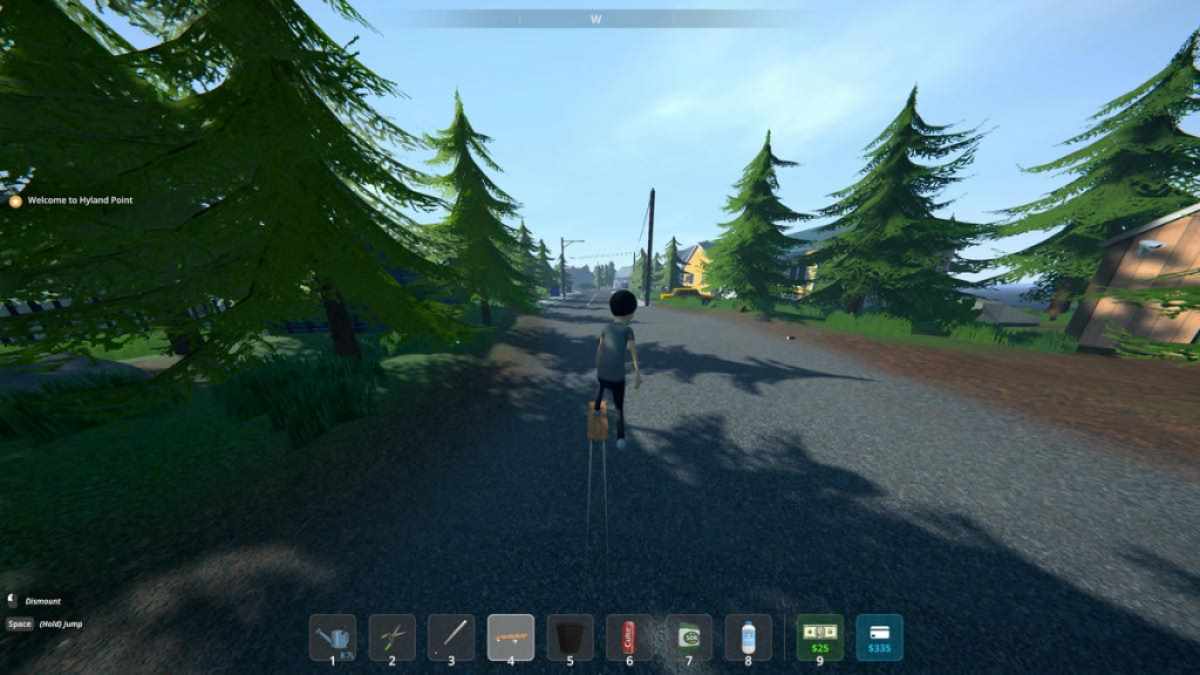Pick the white bottle in slot 8
The height and width of the screenshot is (675, 1200).
748,637
